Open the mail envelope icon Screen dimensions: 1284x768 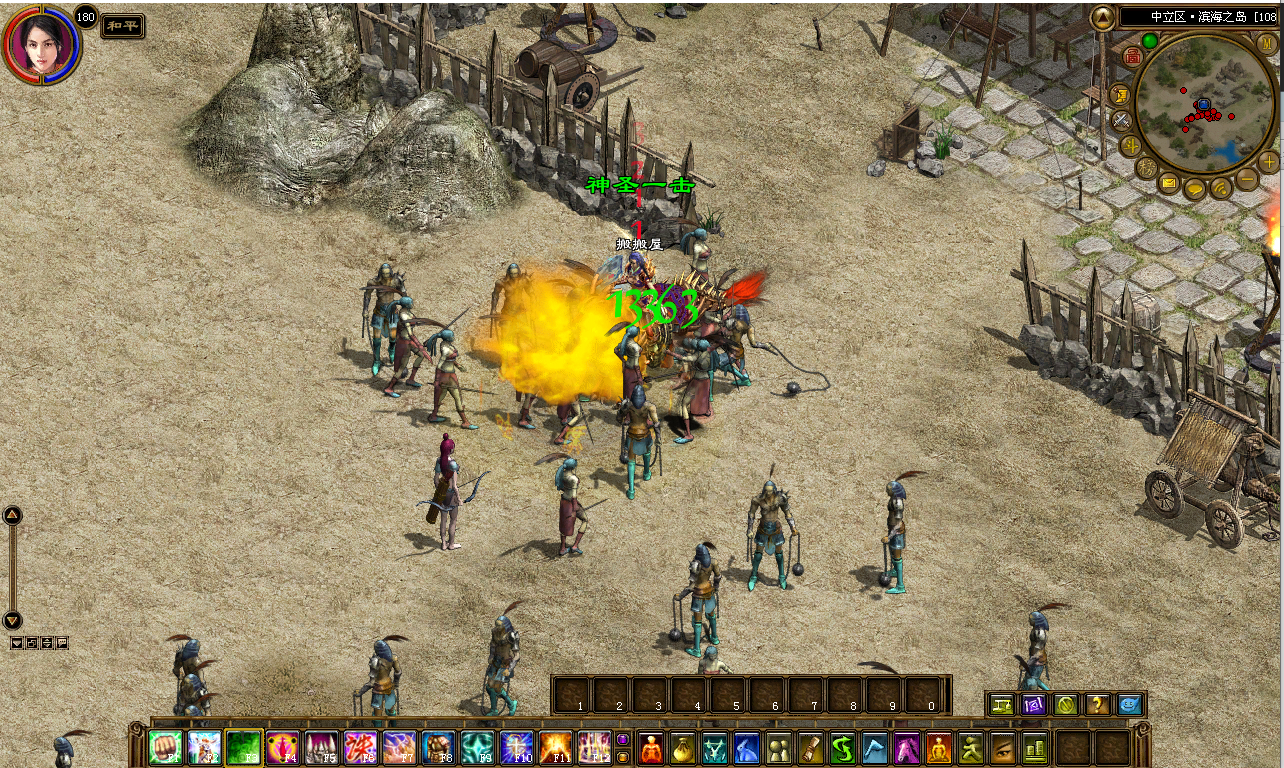tap(1169, 183)
